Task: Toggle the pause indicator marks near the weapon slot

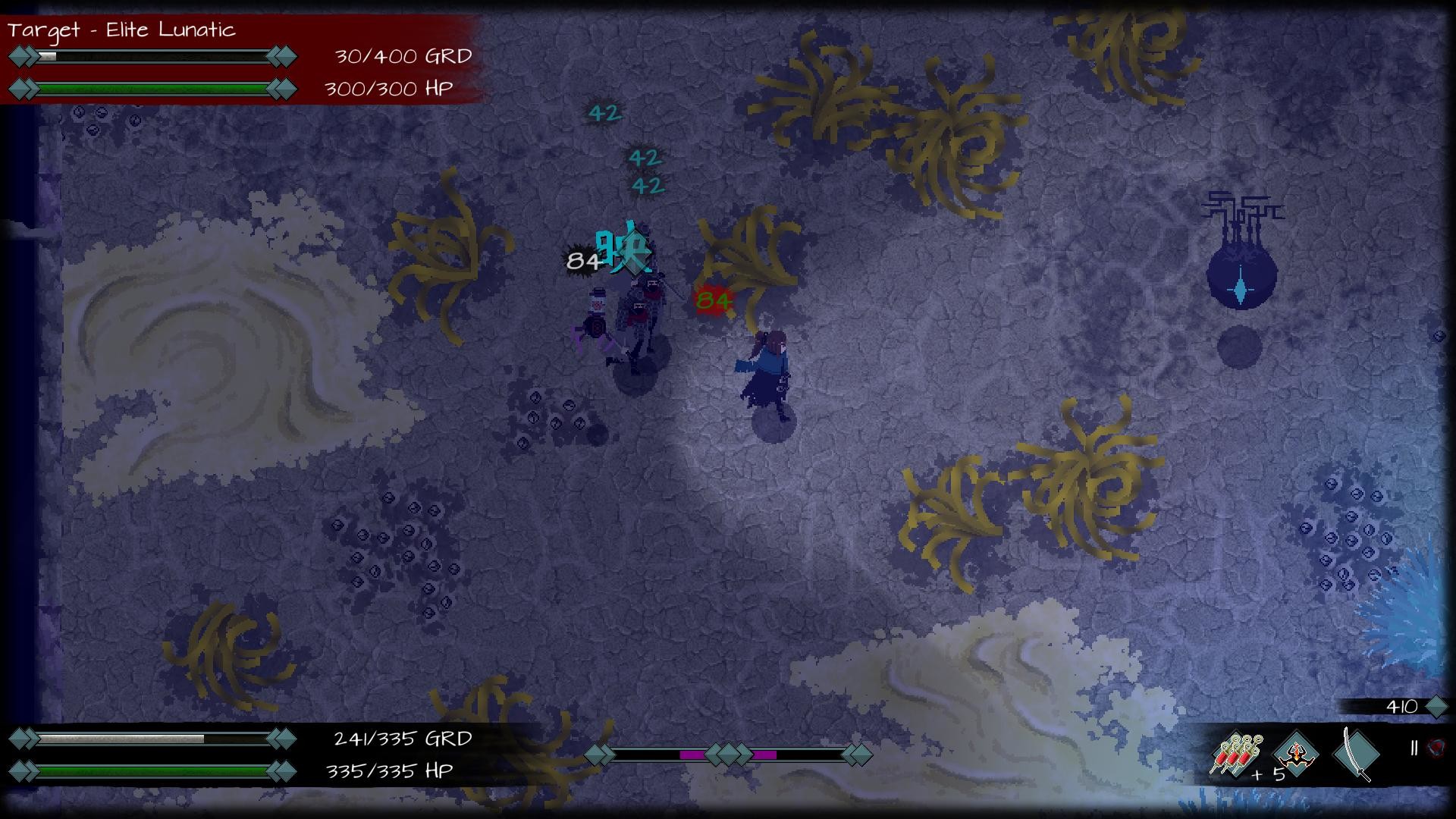Action: (1414, 747)
